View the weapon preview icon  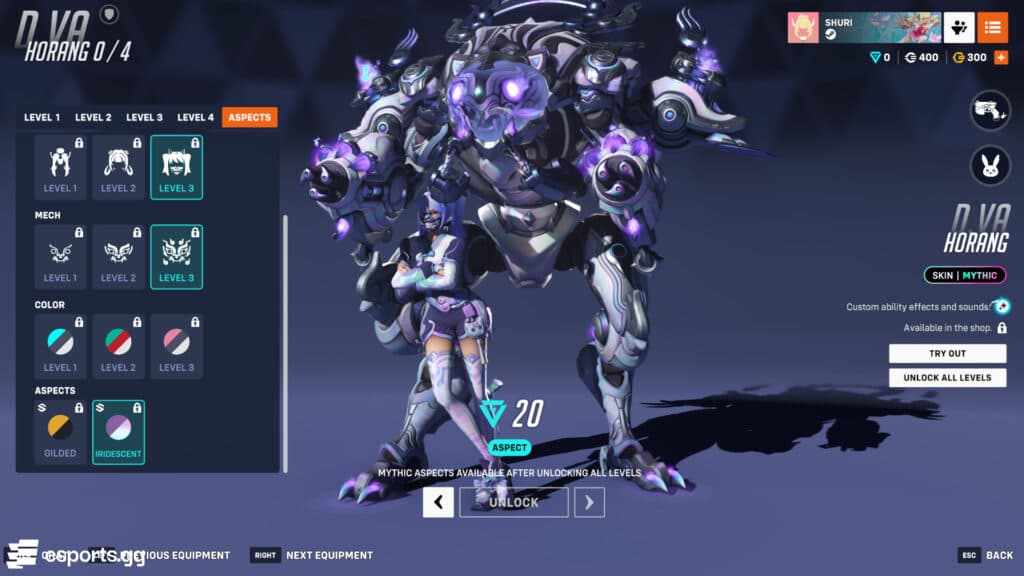pos(990,110)
